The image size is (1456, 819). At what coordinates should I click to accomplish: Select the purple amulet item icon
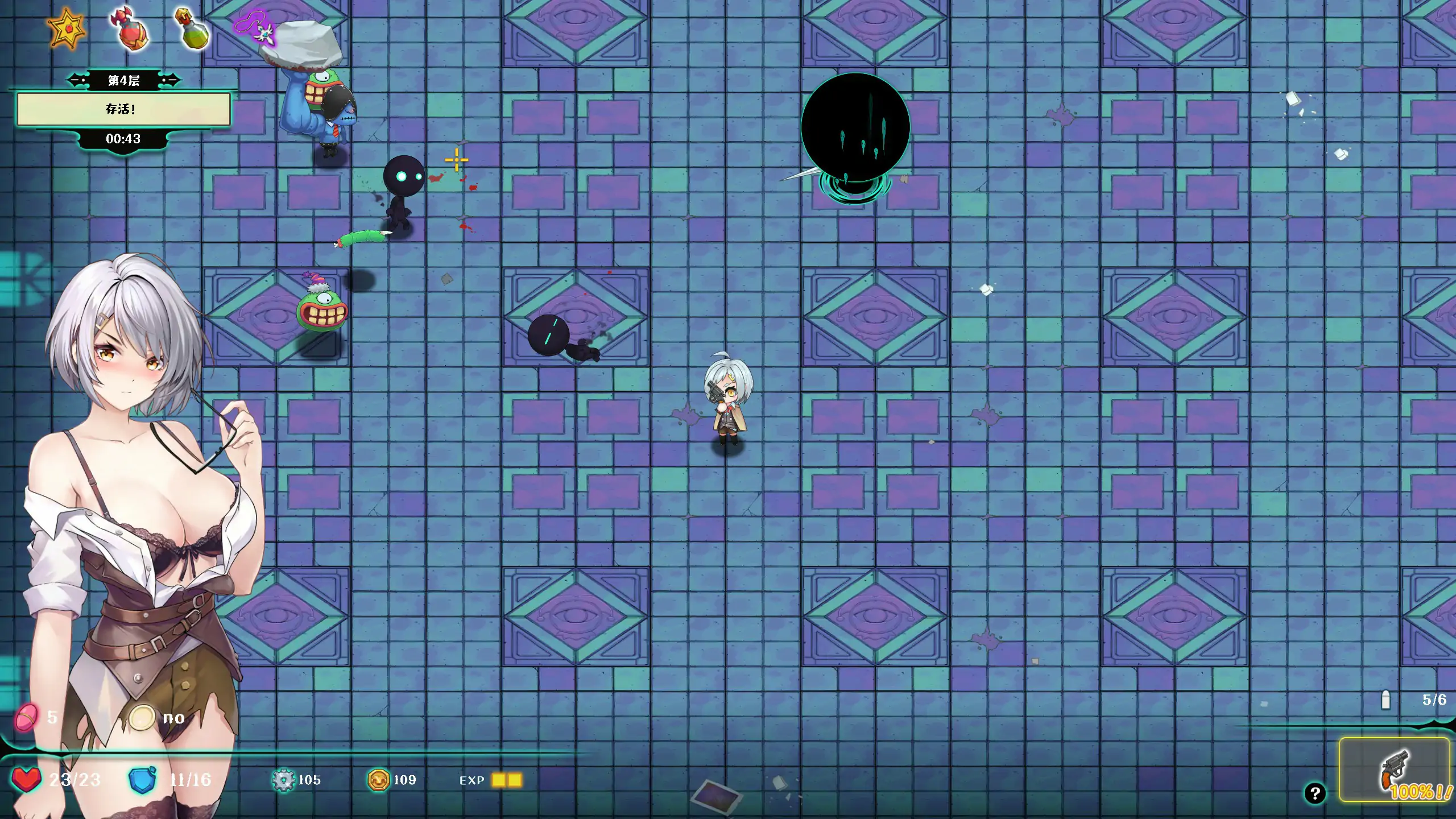(x=254, y=27)
